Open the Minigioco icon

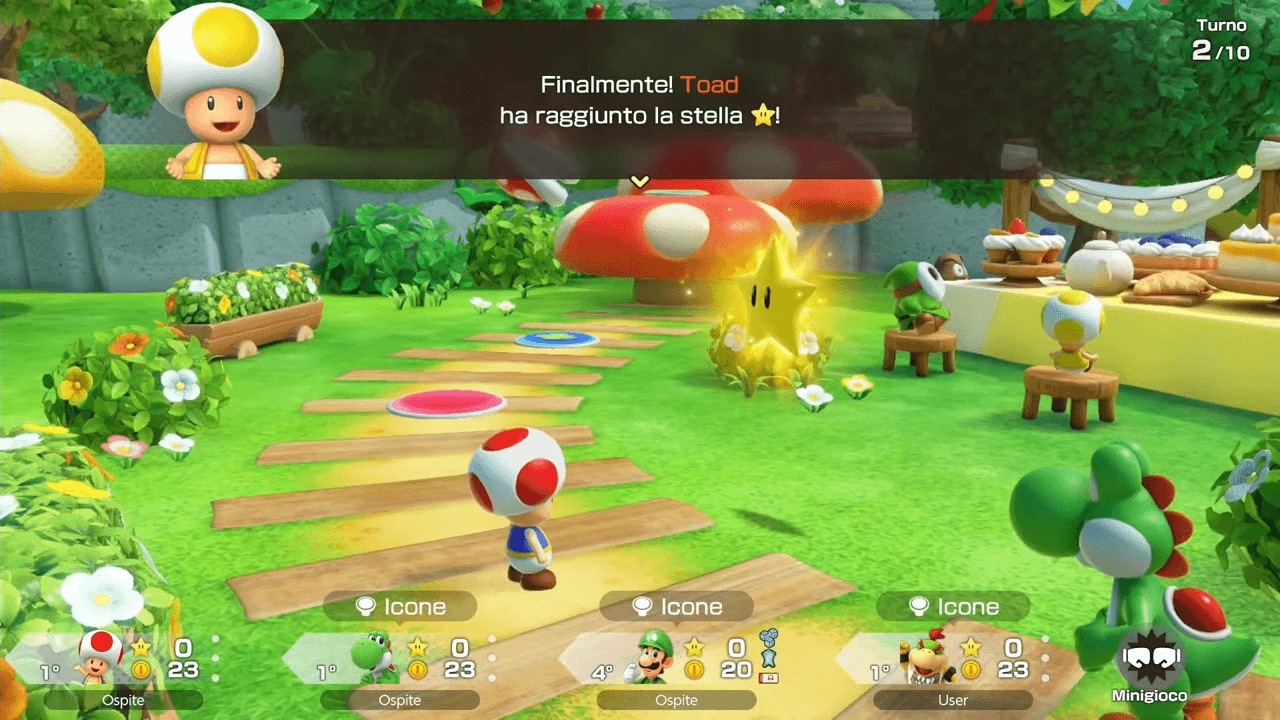click(x=1147, y=658)
